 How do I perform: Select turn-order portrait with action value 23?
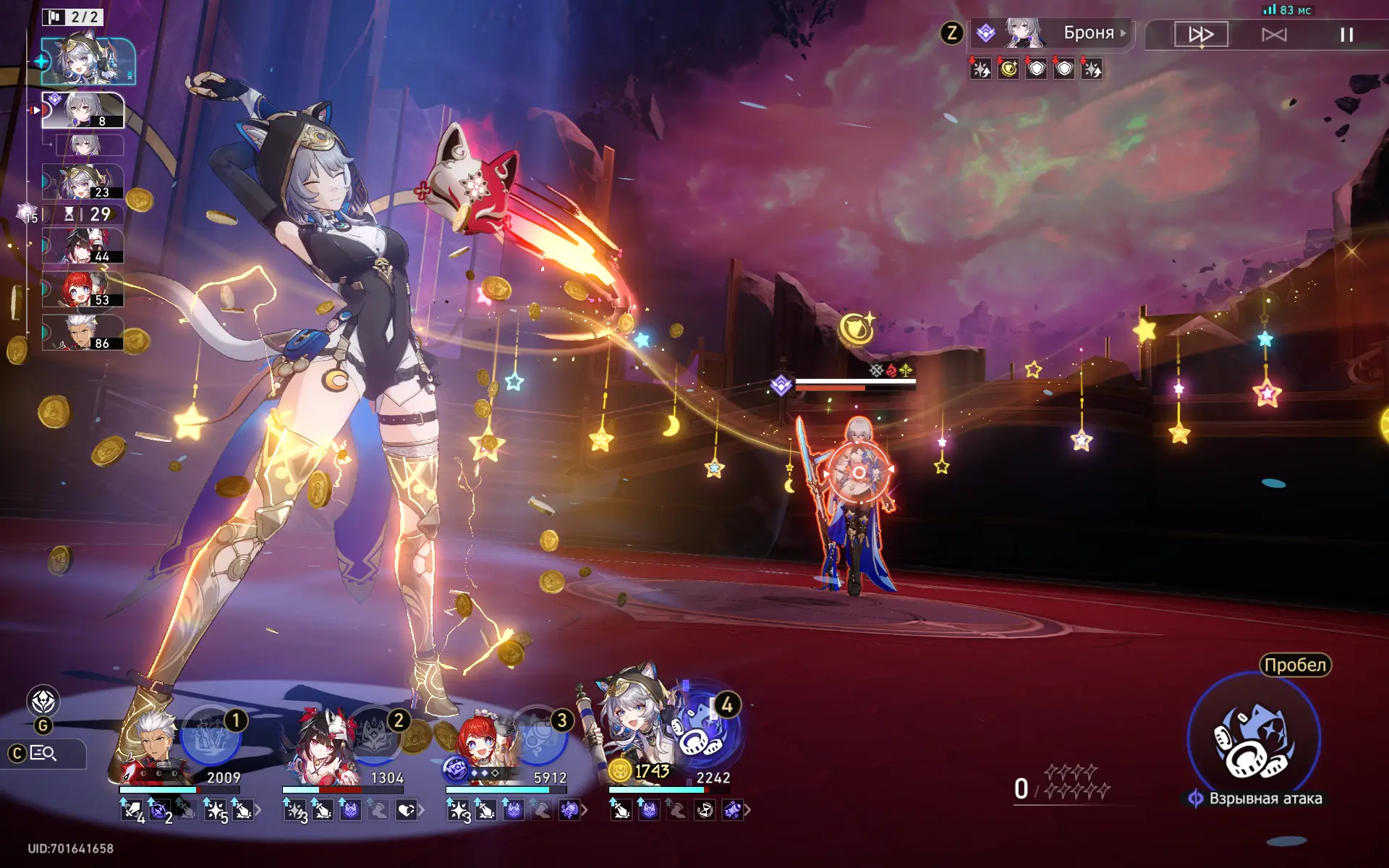point(83,182)
